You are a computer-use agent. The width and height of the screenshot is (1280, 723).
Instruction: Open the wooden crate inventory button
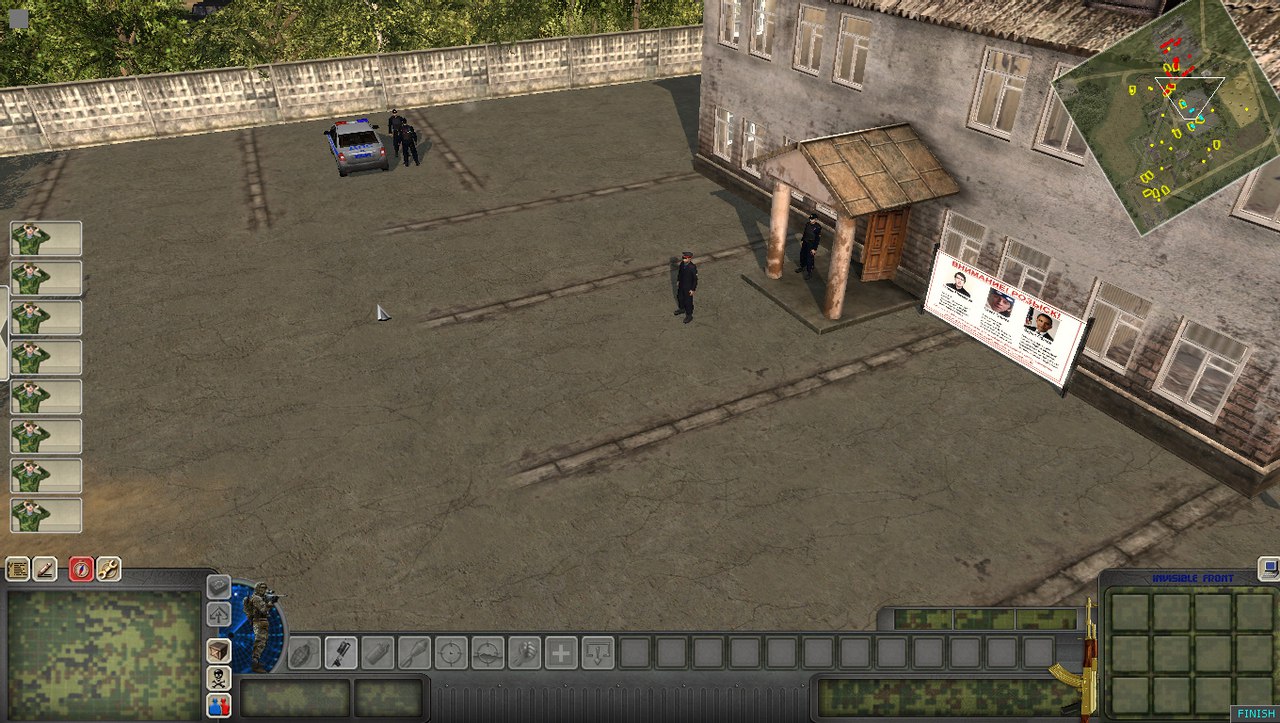[x=218, y=650]
